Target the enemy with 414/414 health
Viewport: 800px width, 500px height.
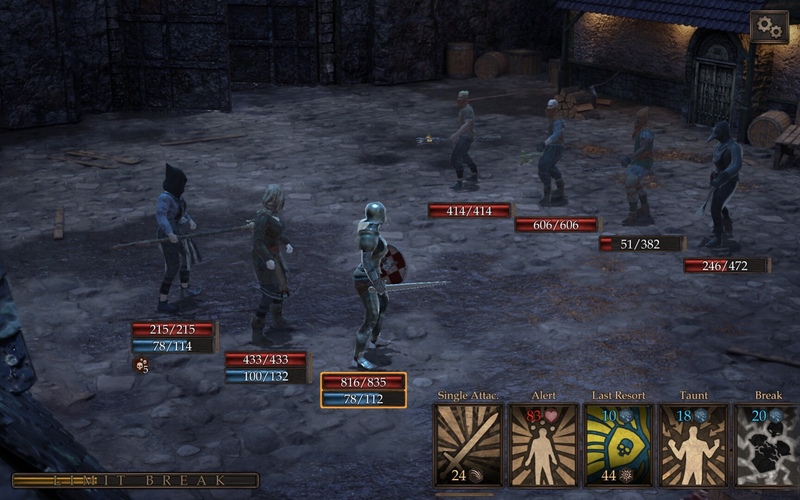[462, 145]
